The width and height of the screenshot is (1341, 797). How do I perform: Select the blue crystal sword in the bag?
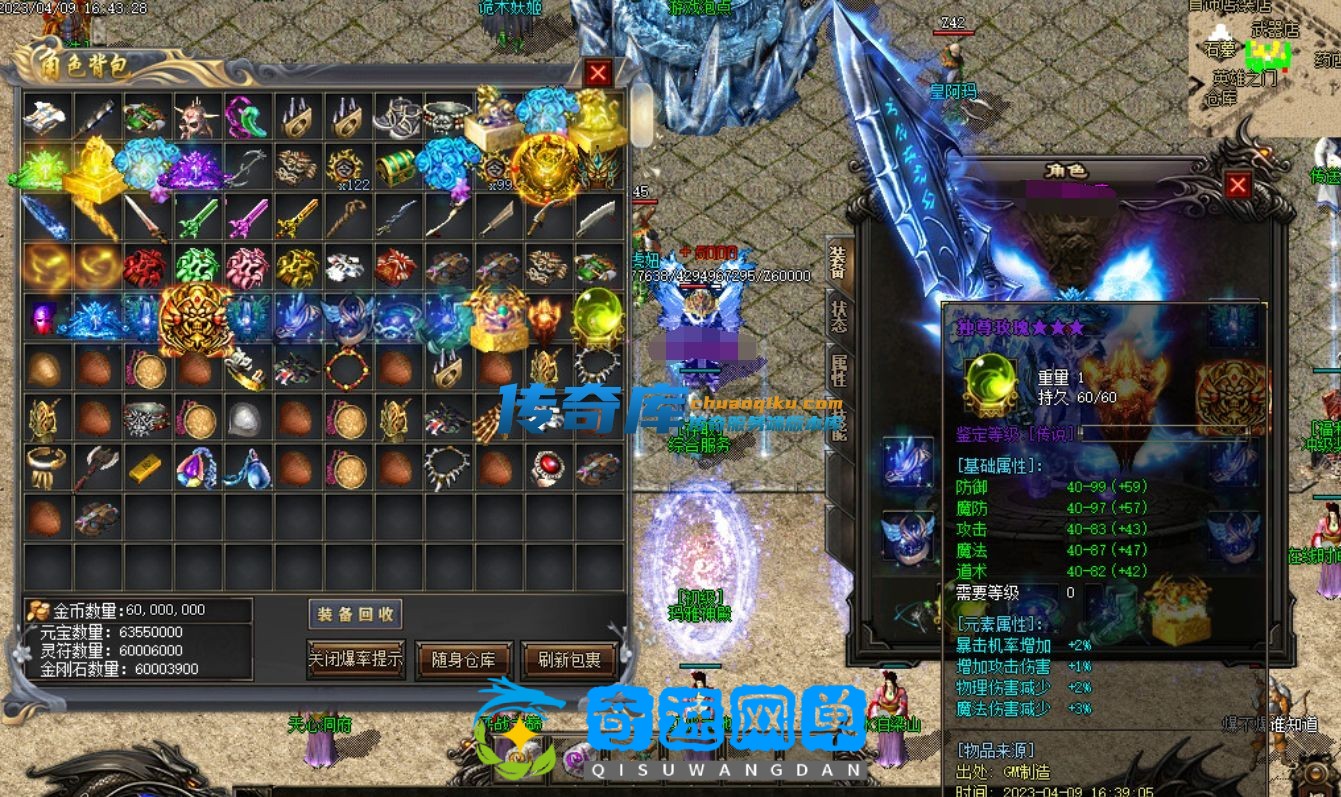[x=45, y=217]
